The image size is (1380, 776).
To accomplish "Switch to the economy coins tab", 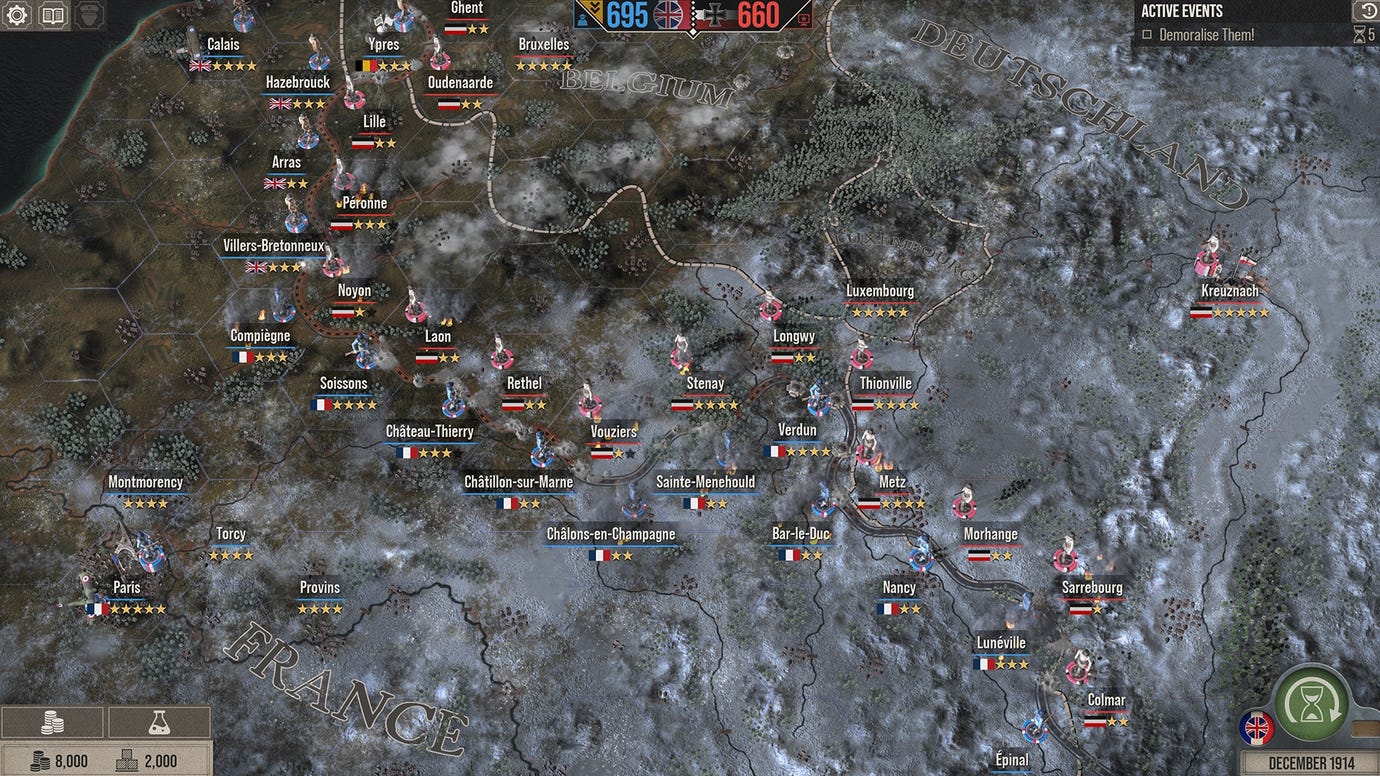I will click(x=51, y=720).
